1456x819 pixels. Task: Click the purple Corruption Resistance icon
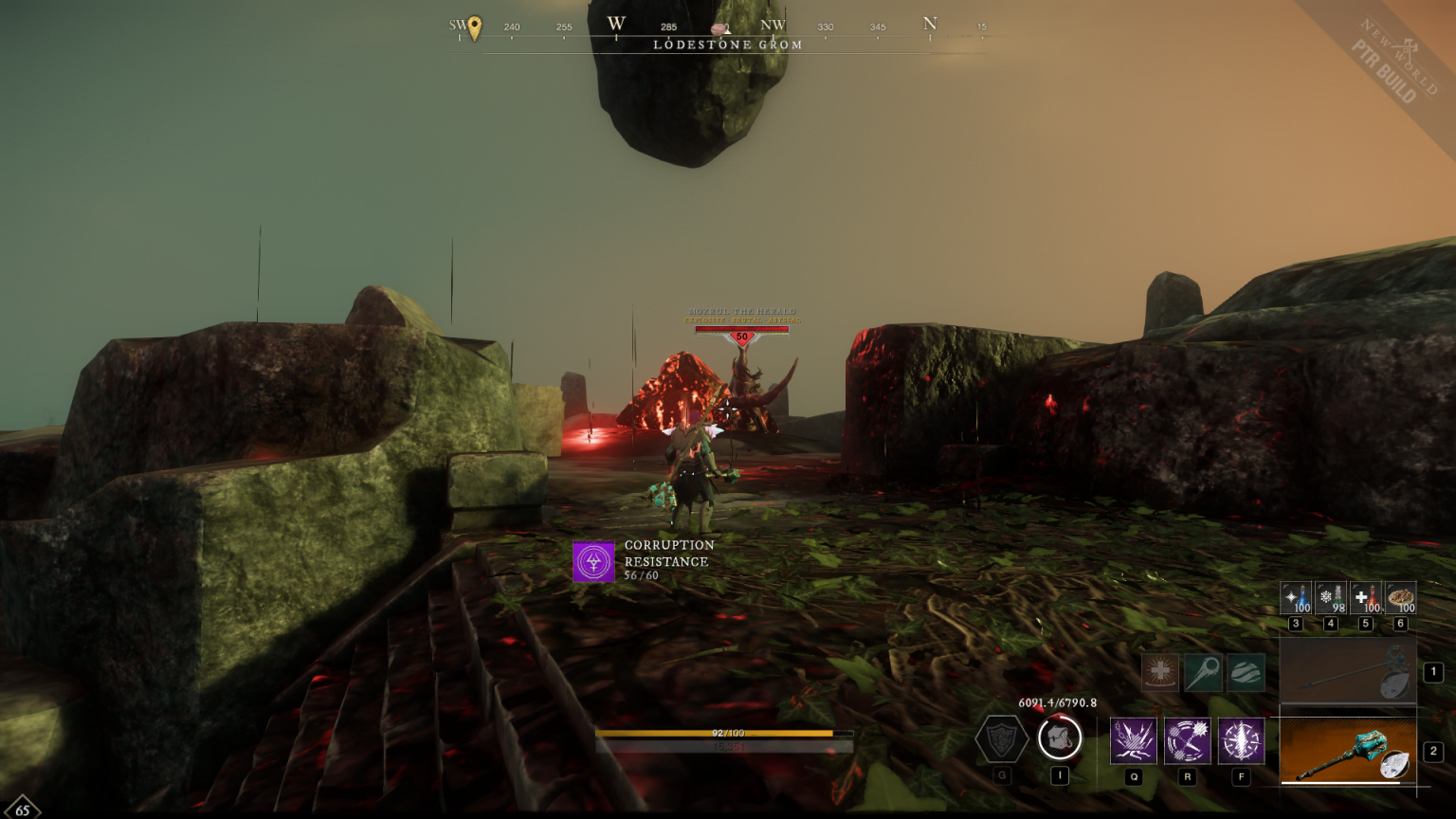tap(593, 561)
